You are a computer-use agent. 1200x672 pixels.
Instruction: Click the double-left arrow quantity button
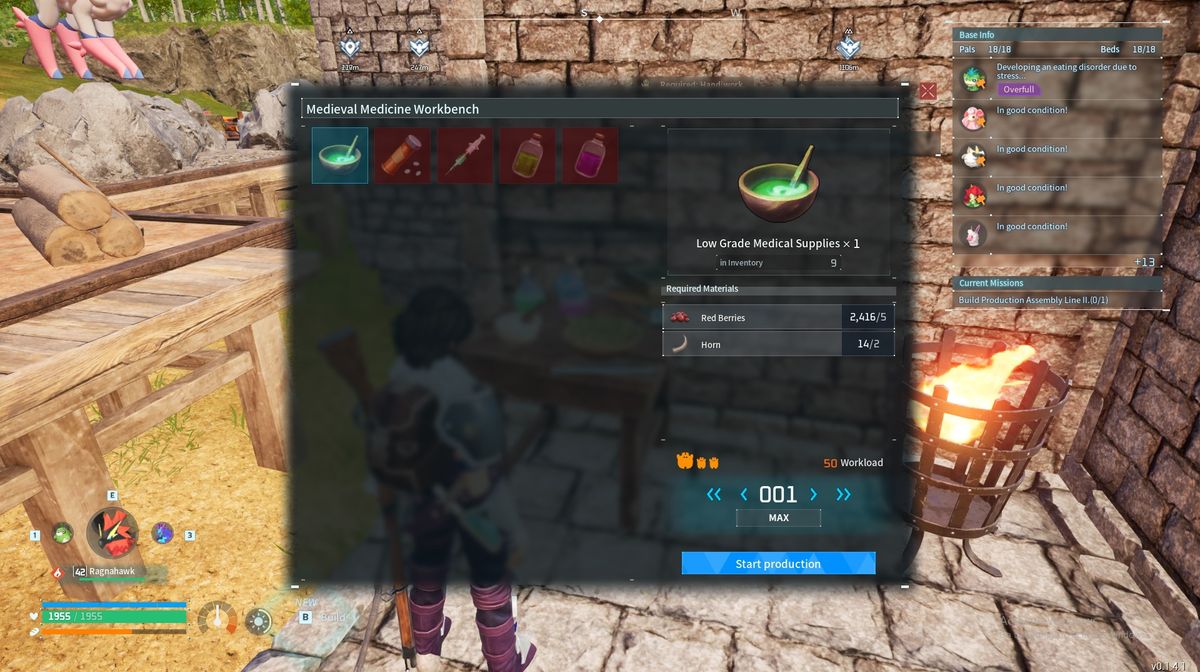click(713, 494)
